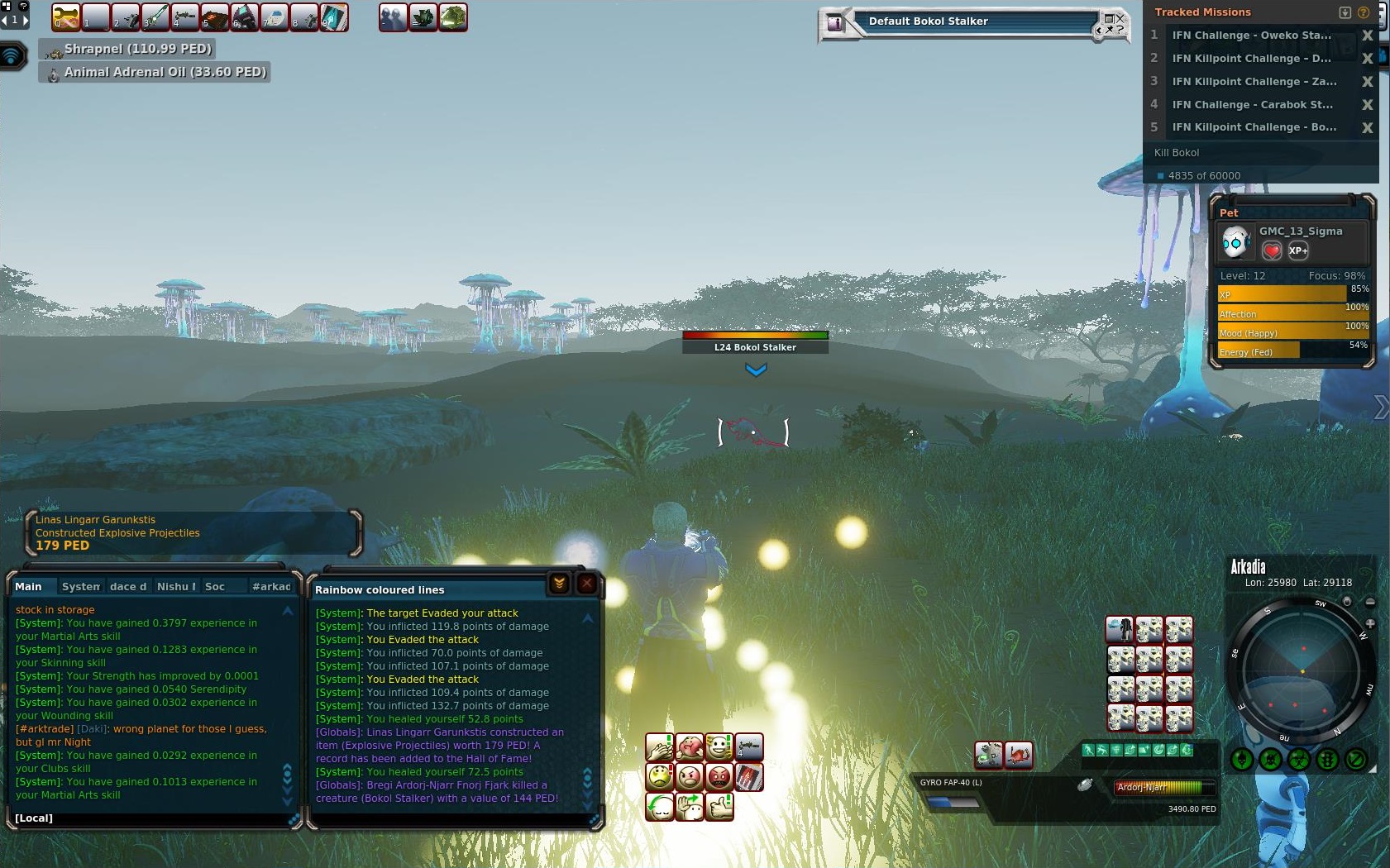Close the Rainbow coloured lines chat window
The image size is (1390, 868).
tap(586, 584)
